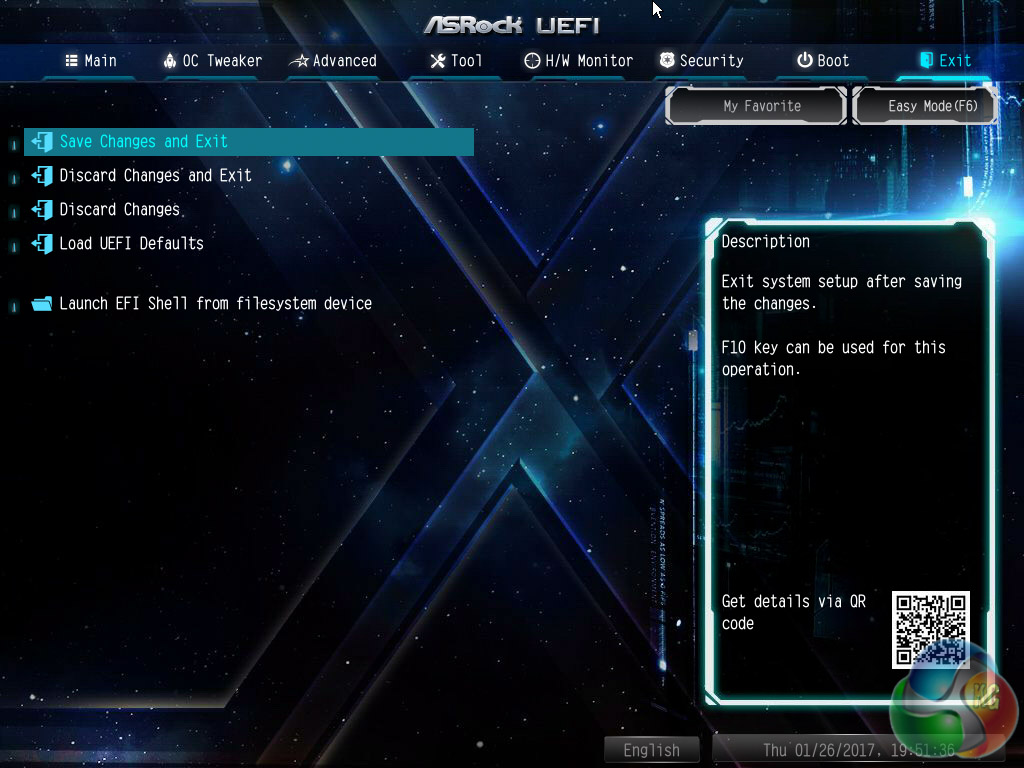The image size is (1024, 768).
Task: Open the Boot tab
Action: [x=823, y=60]
